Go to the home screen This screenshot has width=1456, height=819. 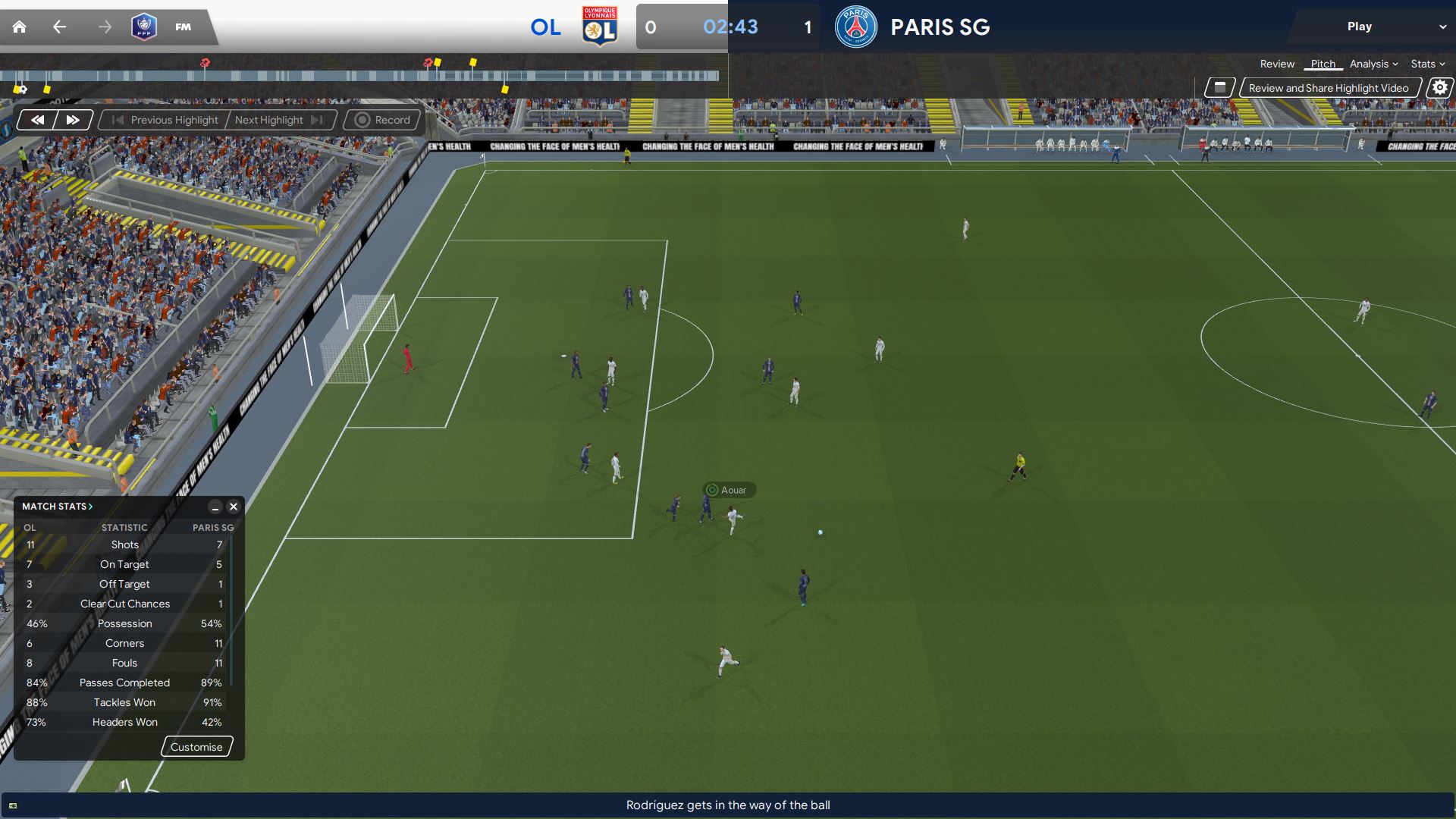[x=20, y=27]
